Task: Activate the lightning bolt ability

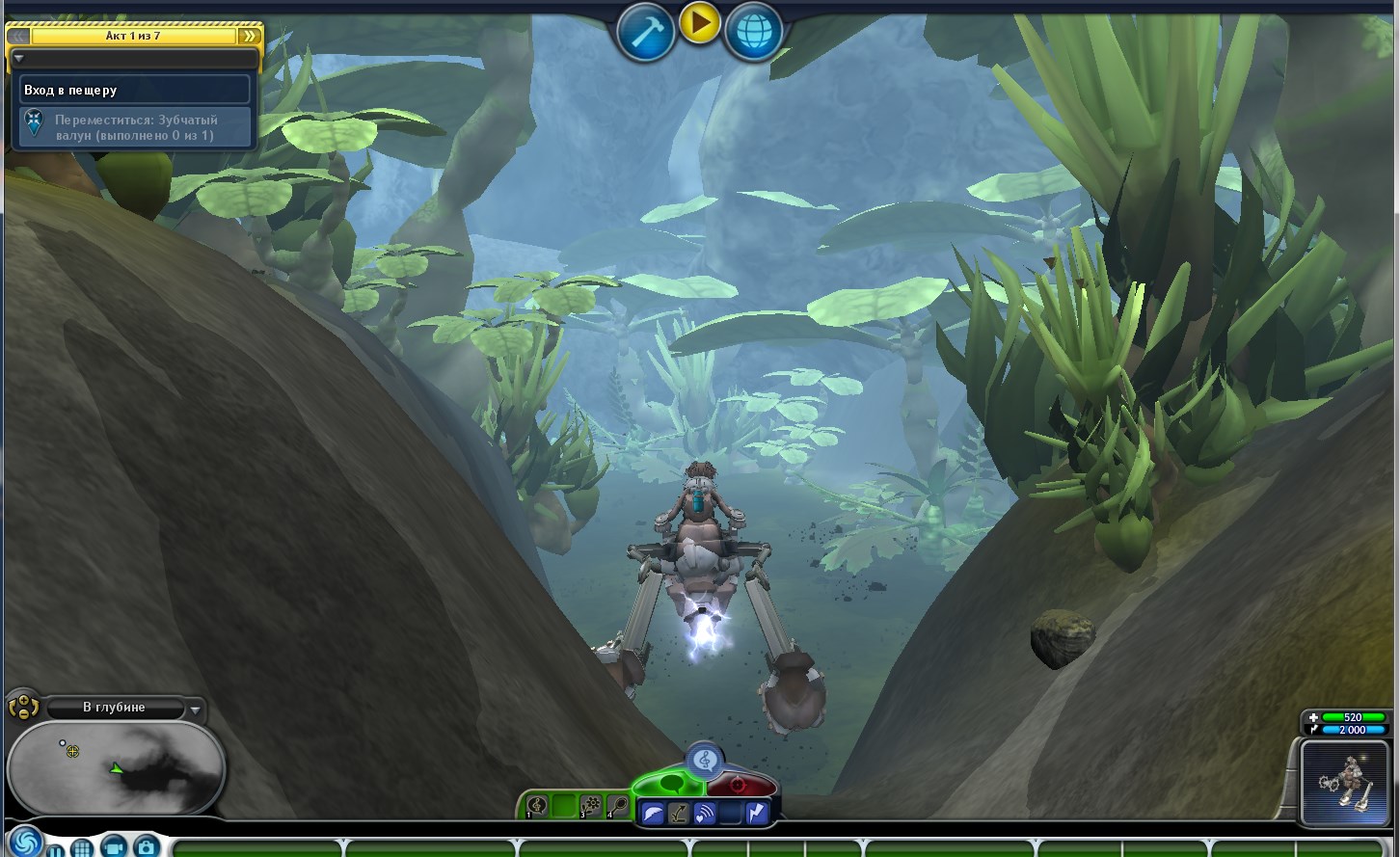Action: pyautogui.click(x=757, y=814)
